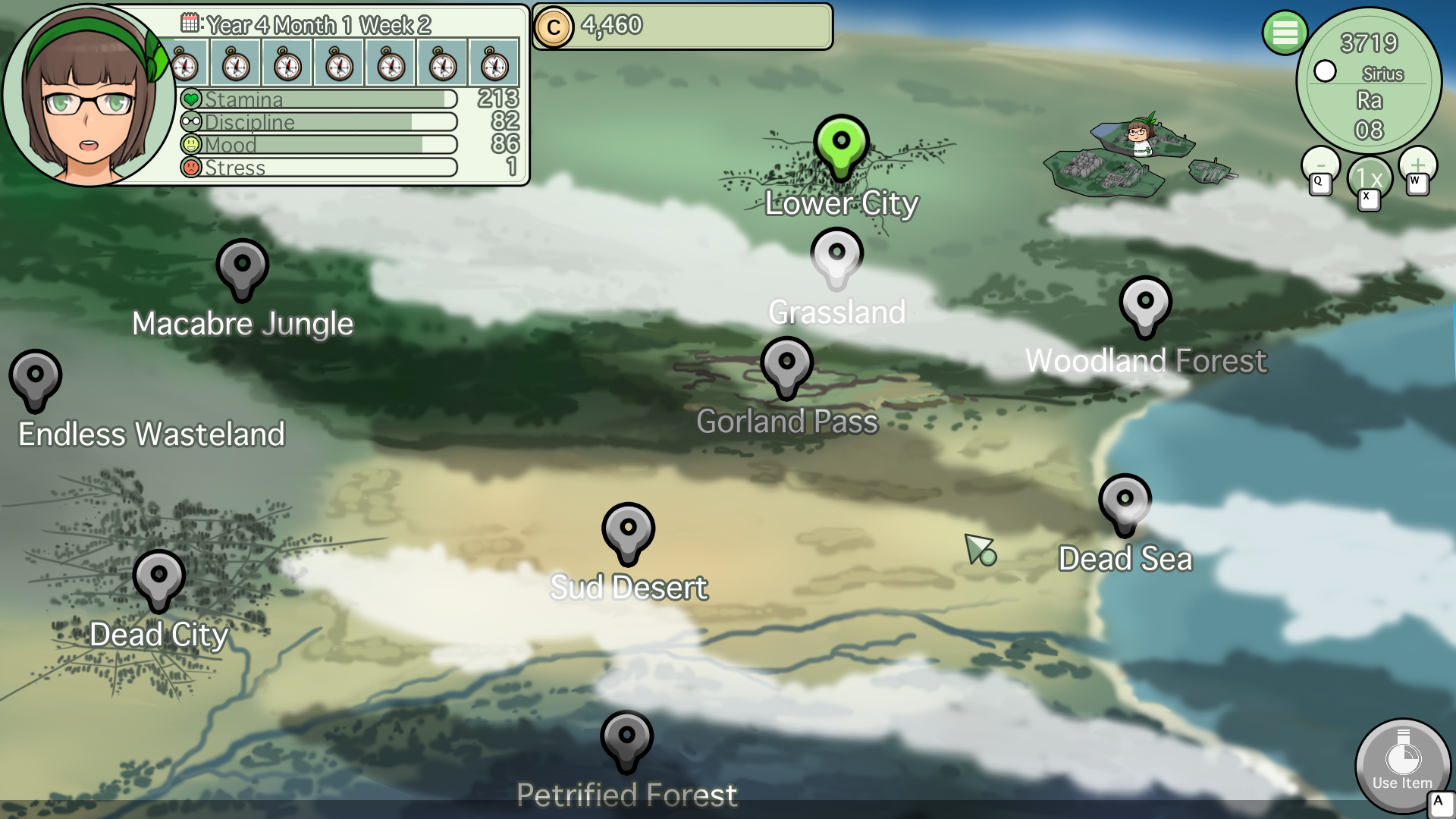This screenshot has height=819, width=1456.
Task: Click the Grassland location marker
Action: 836,254
